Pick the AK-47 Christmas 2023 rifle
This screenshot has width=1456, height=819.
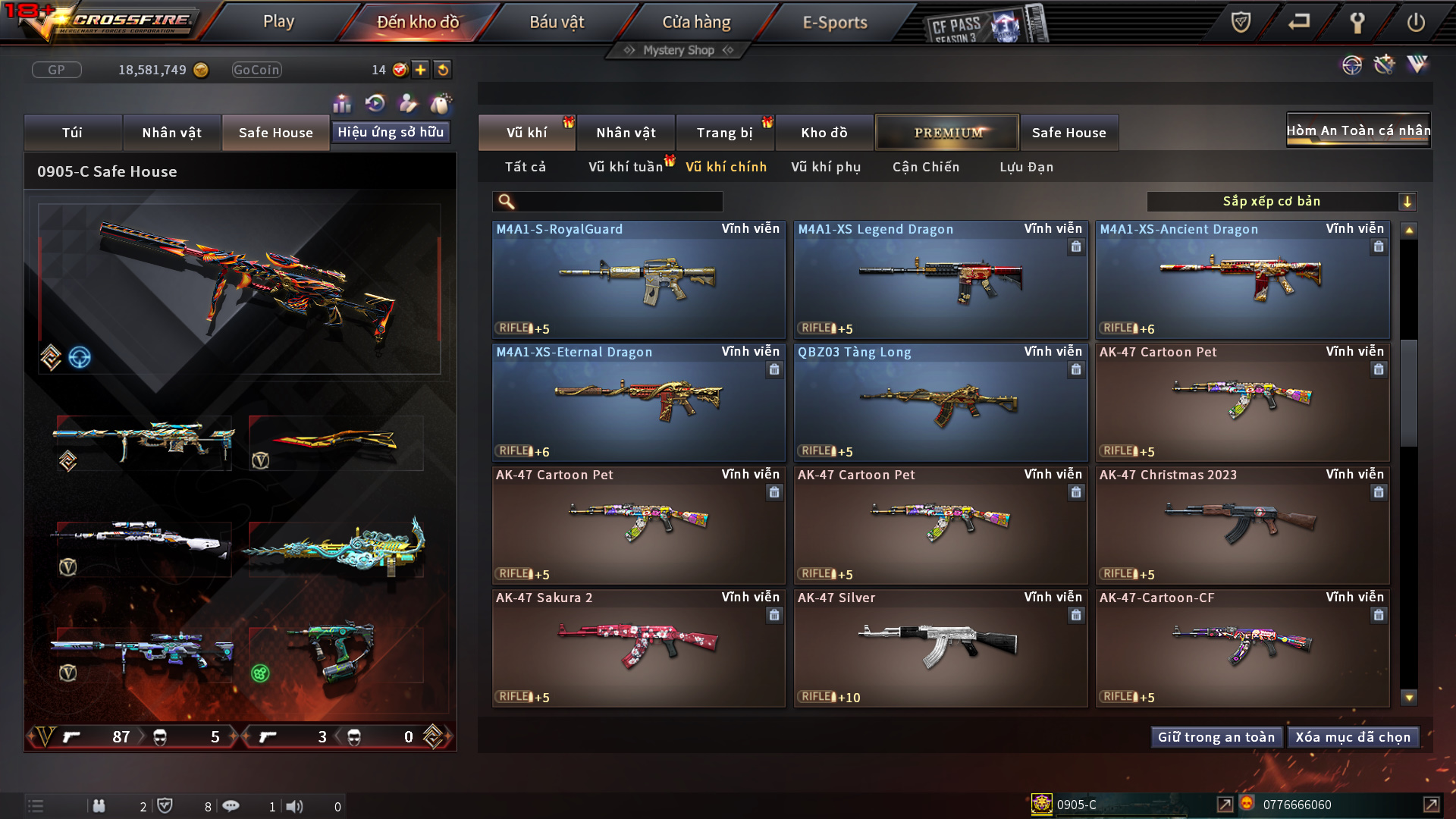coord(1241,526)
